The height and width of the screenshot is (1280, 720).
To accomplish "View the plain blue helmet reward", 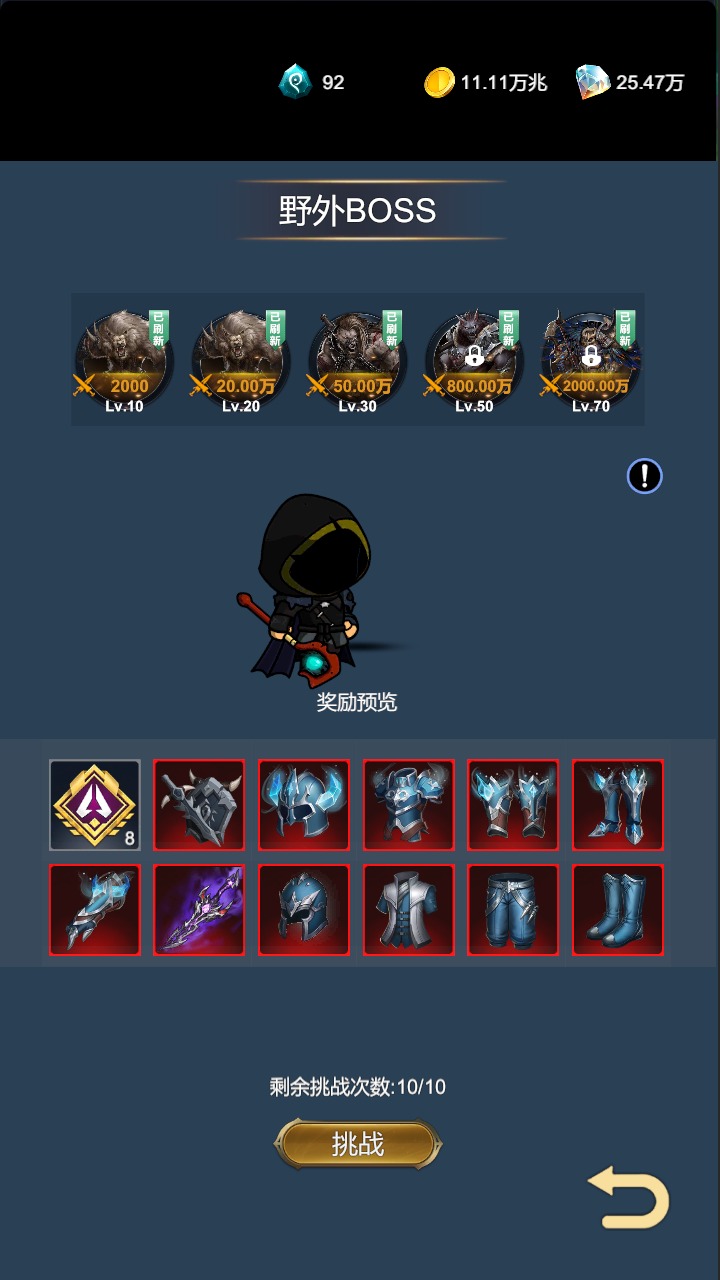I will tap(304, 910).
